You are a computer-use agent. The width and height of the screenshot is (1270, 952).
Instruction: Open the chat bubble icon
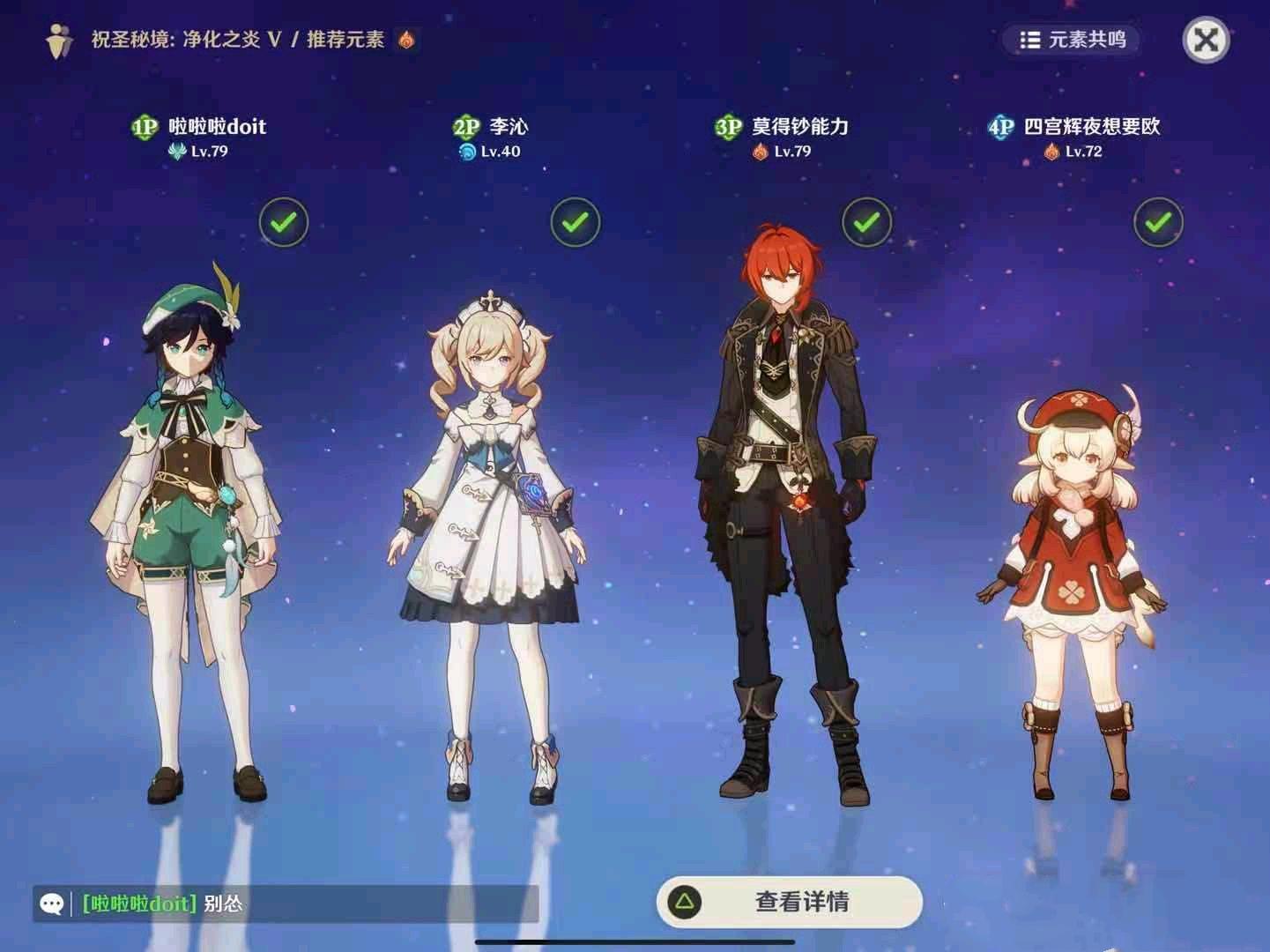[53, 903]
